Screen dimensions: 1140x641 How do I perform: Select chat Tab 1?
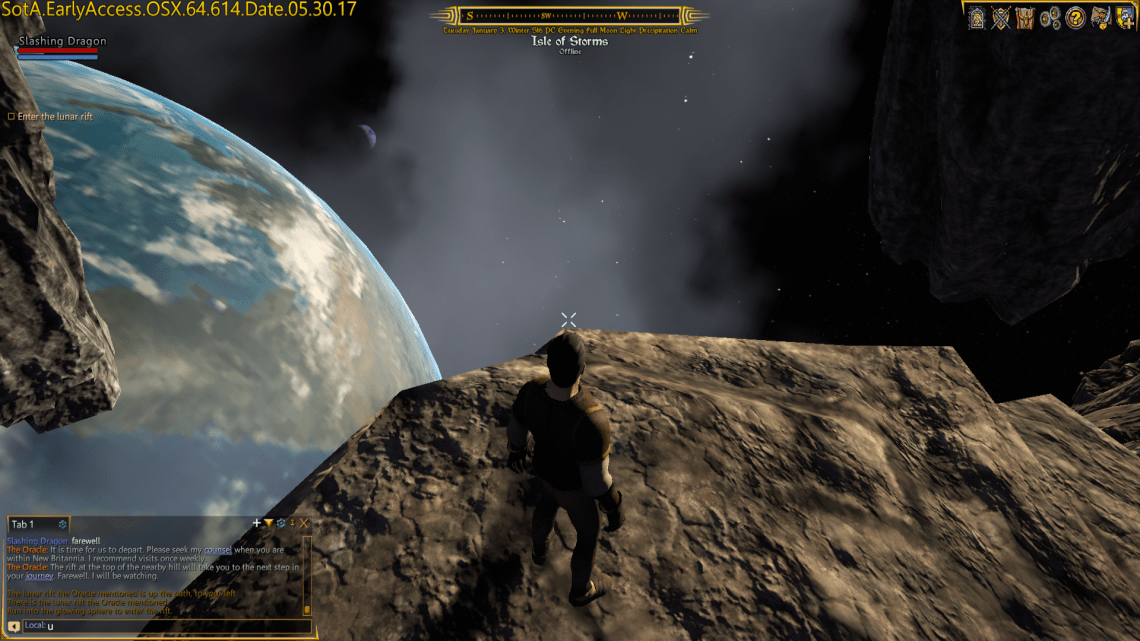pos(23,524)
